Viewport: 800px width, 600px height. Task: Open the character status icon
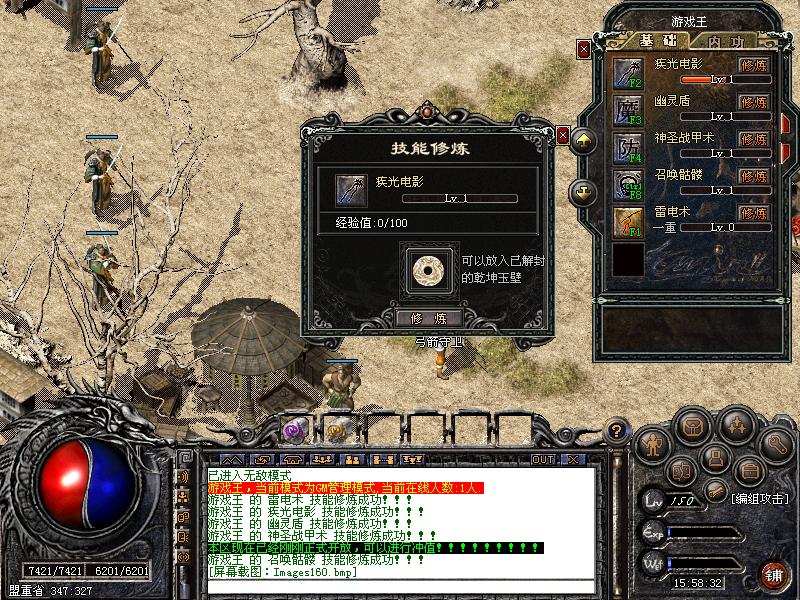tap(651, 443)
